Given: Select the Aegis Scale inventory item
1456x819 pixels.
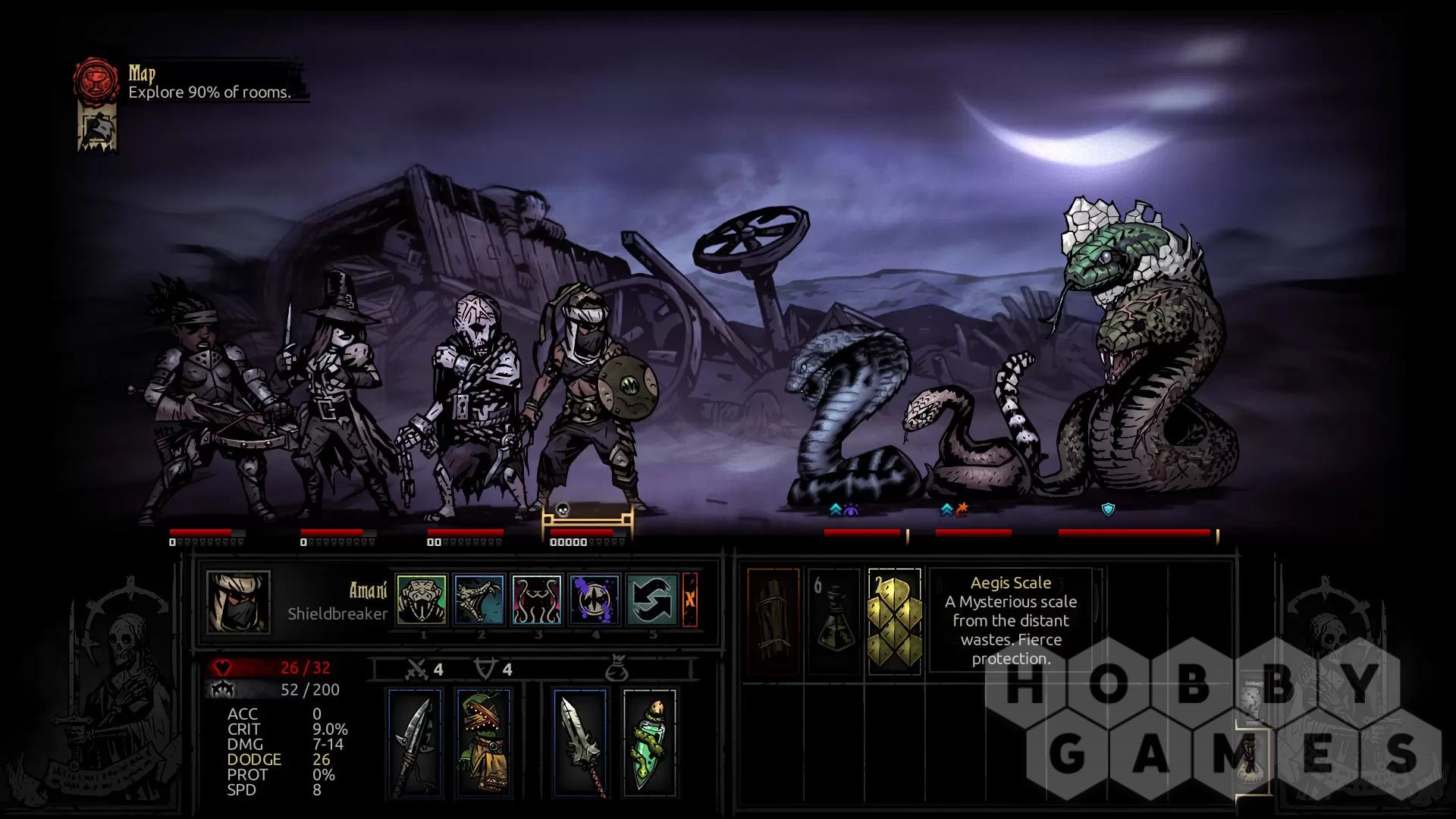Looking at the screenshot, I should point(894,620).
